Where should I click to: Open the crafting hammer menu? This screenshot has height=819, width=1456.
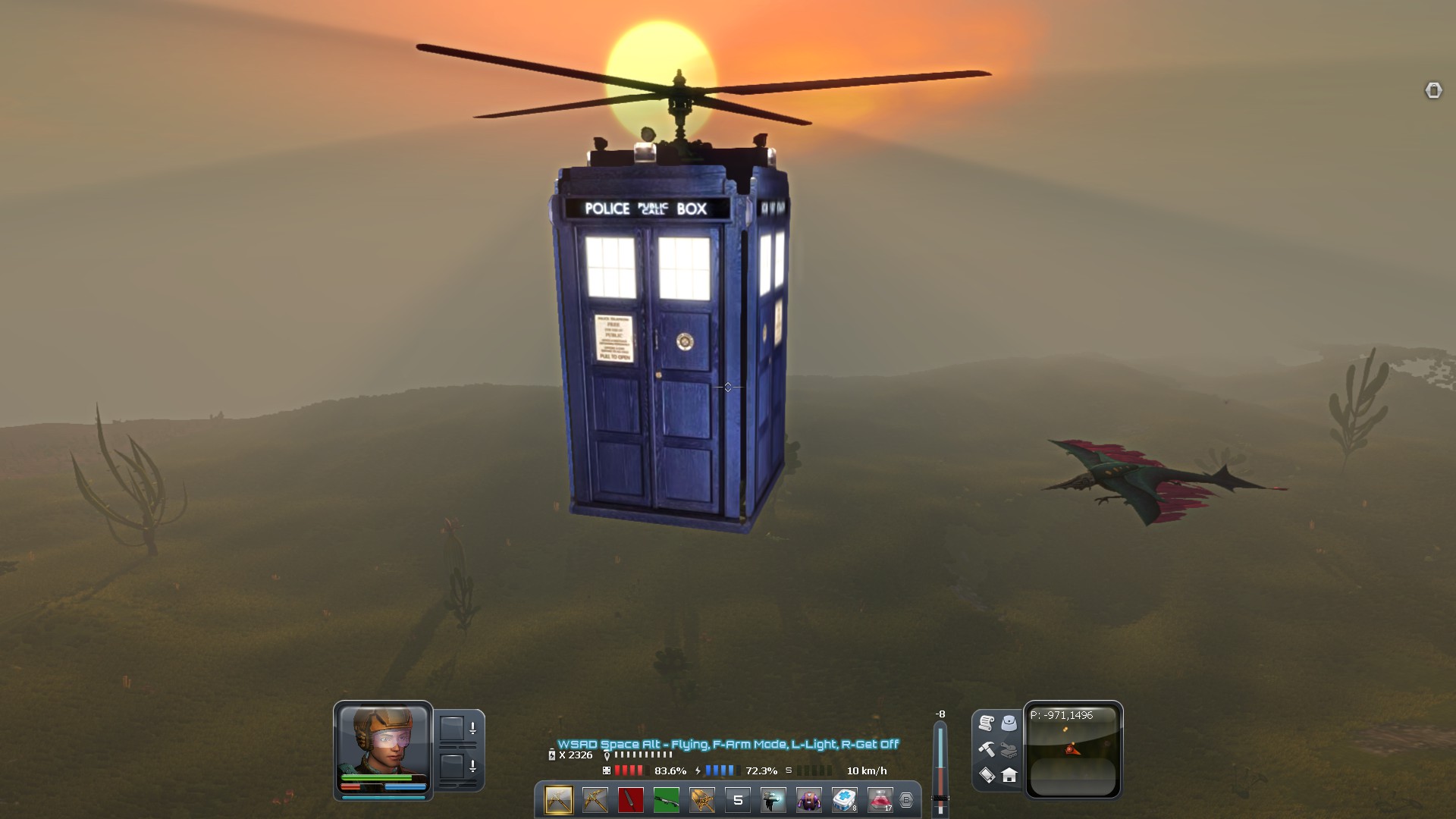click(987, 750)
